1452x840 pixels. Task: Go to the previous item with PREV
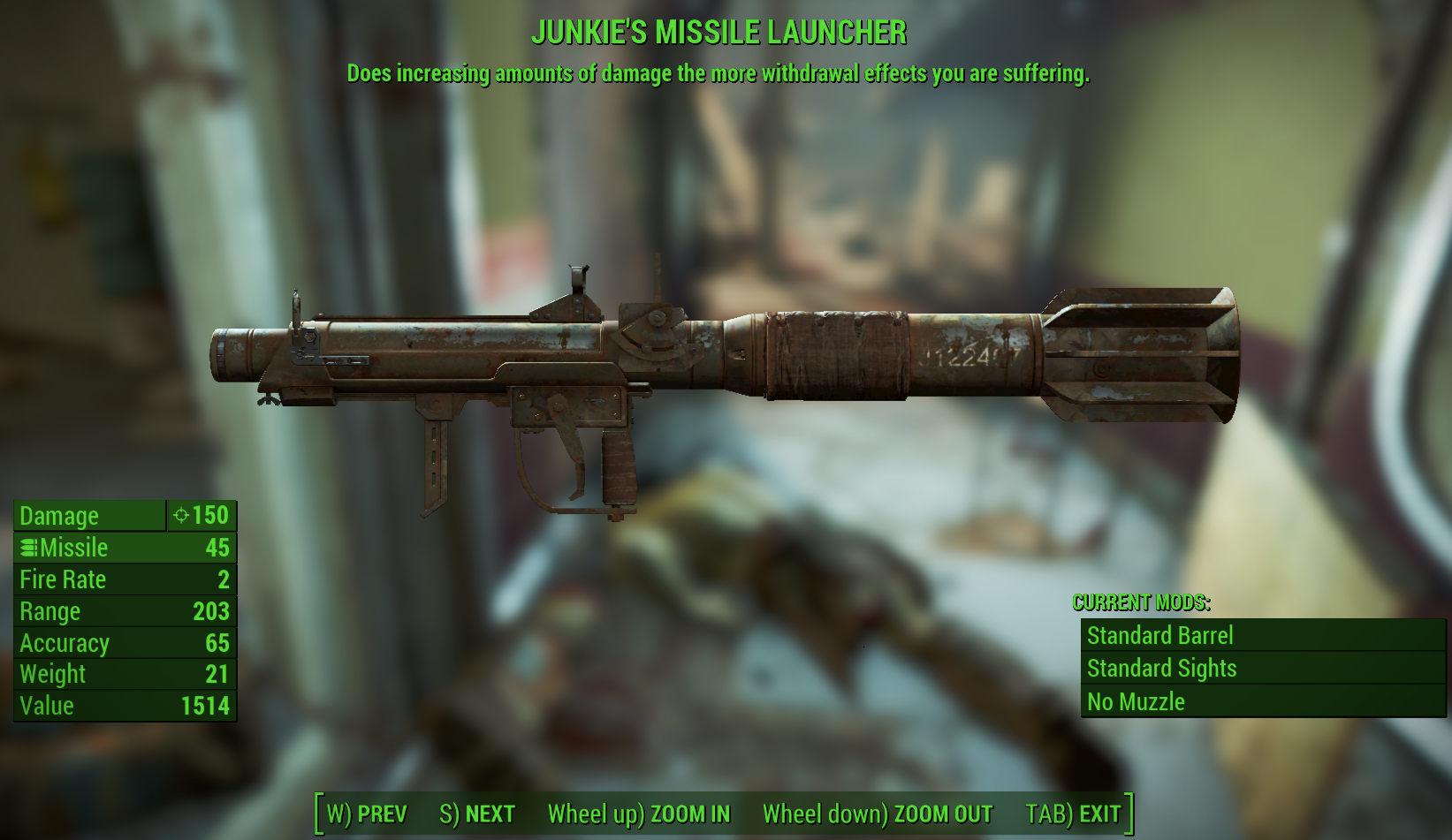(367, 814)
